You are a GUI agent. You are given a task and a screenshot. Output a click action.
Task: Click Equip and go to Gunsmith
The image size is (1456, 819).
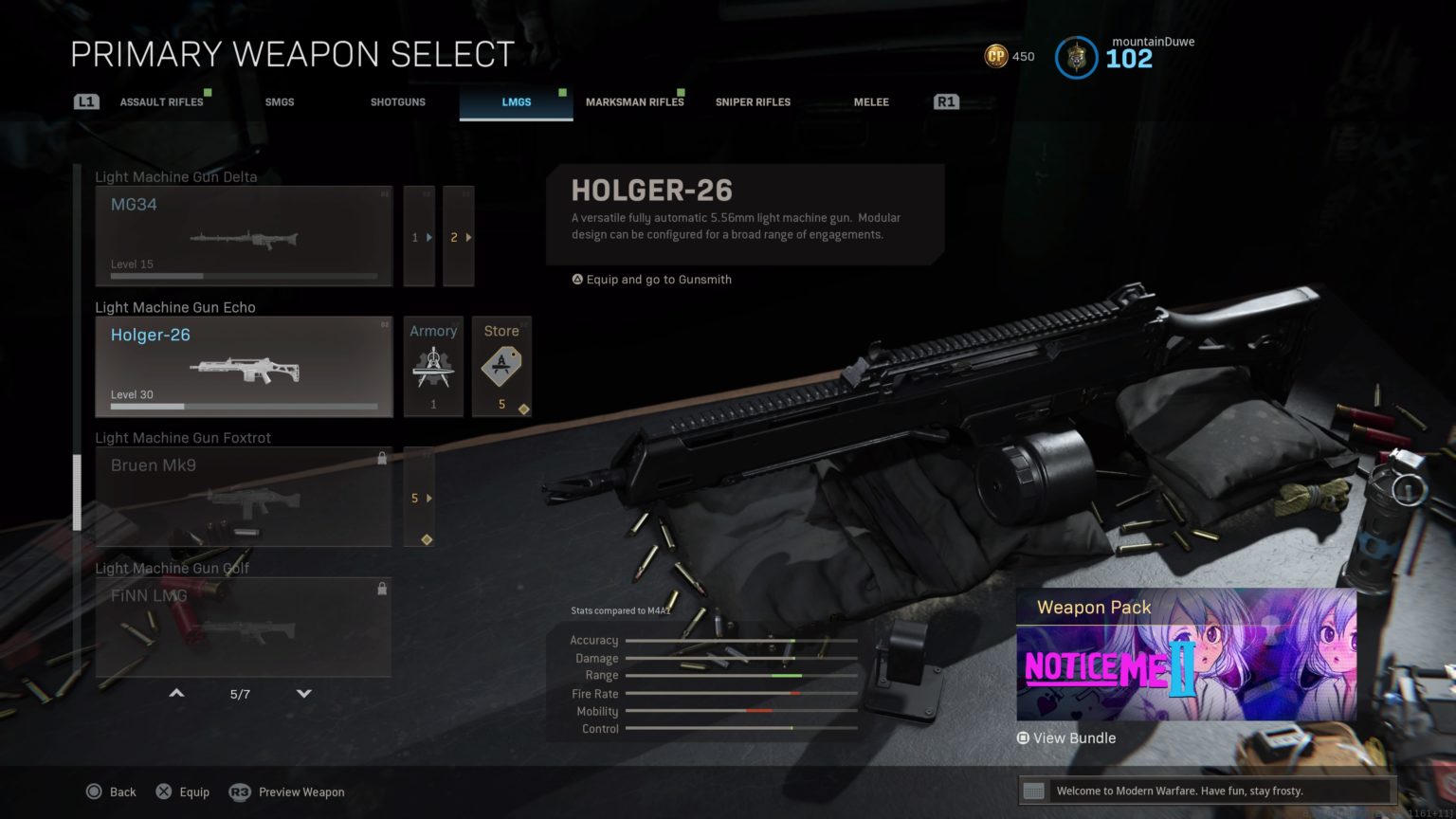click(651, 279)
